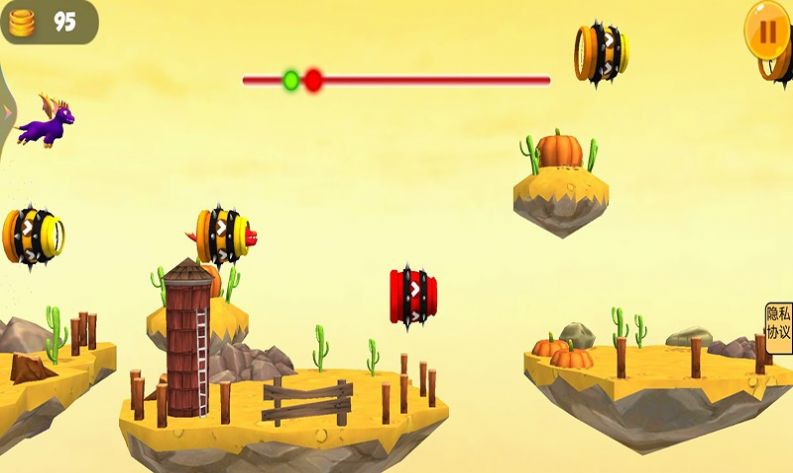Screen dimensions: 793x473
Task: Open the 隐私协议 privacy agreement
Action: tap(778, 323)
